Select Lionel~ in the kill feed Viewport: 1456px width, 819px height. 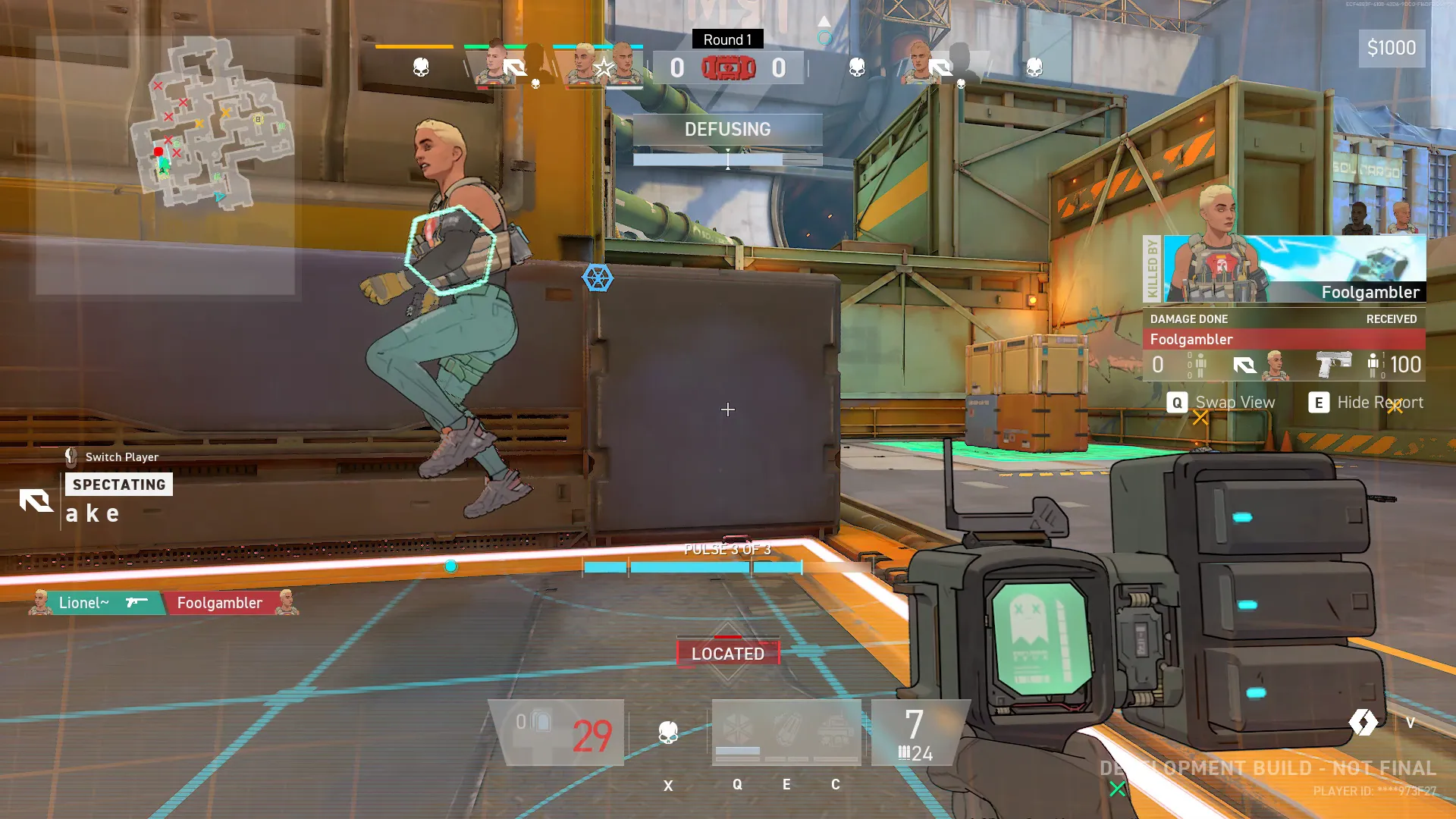85,603
